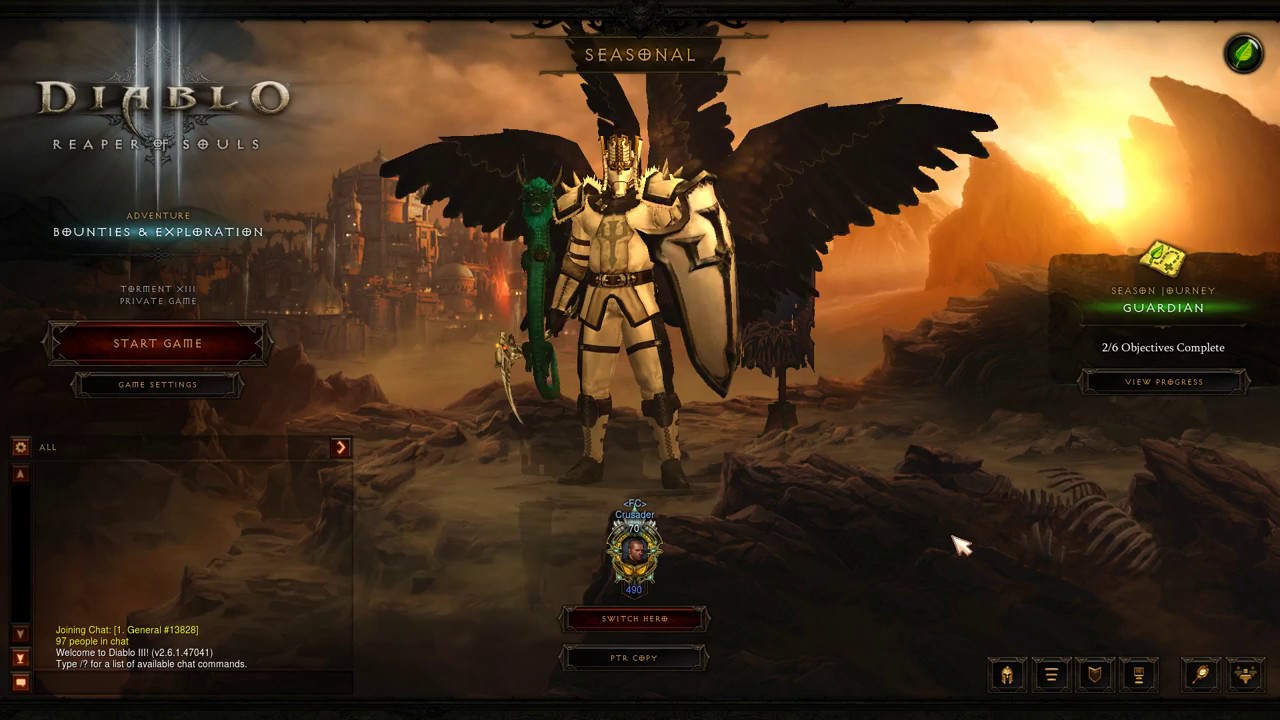View Season Journey progress
Viewport: 1280px width, 720px height.
pos(1163,382)
